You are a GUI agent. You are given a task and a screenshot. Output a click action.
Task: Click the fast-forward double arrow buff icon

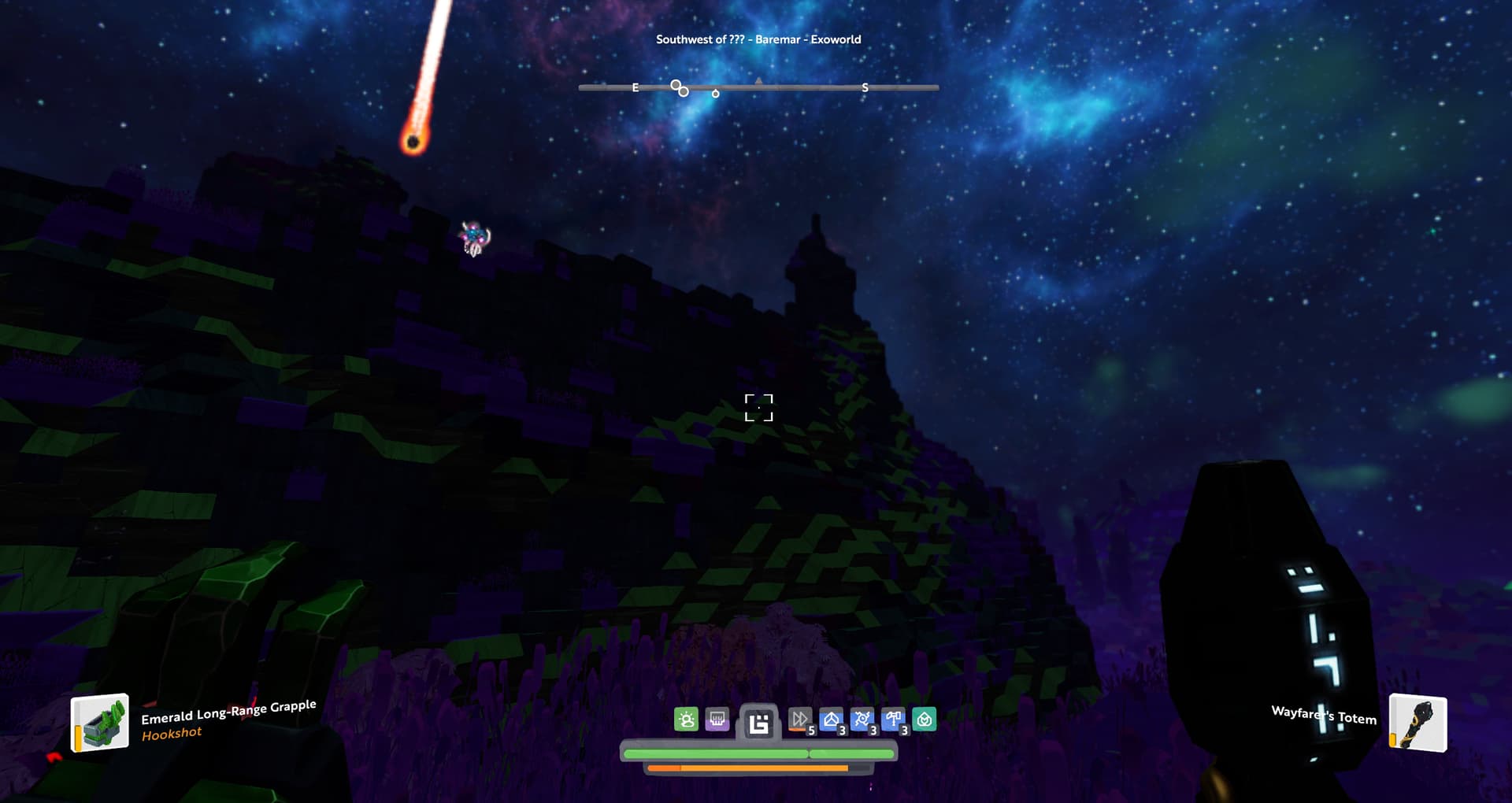click(x=799, y=719)
